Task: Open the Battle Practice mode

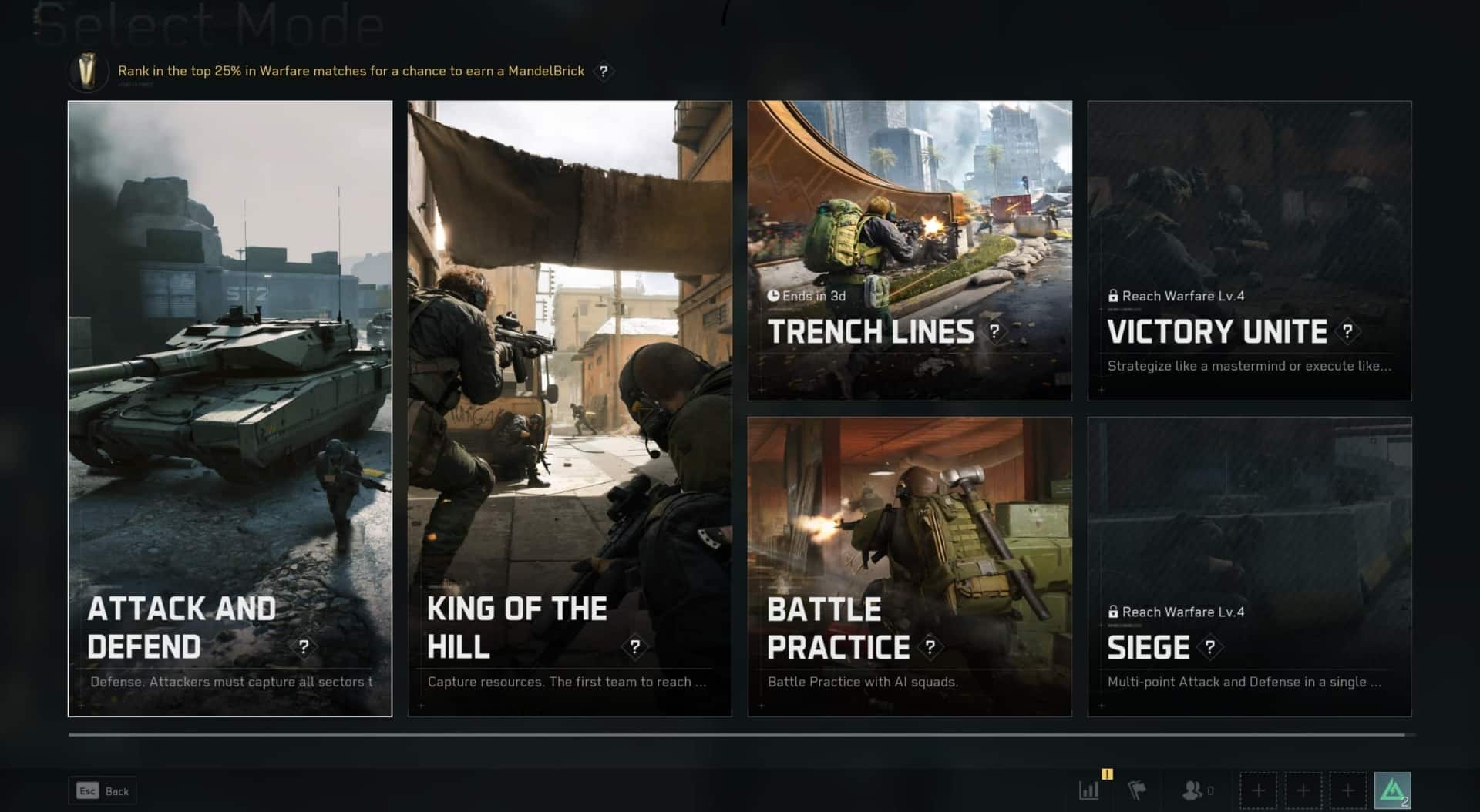Action: pos(910,566)
